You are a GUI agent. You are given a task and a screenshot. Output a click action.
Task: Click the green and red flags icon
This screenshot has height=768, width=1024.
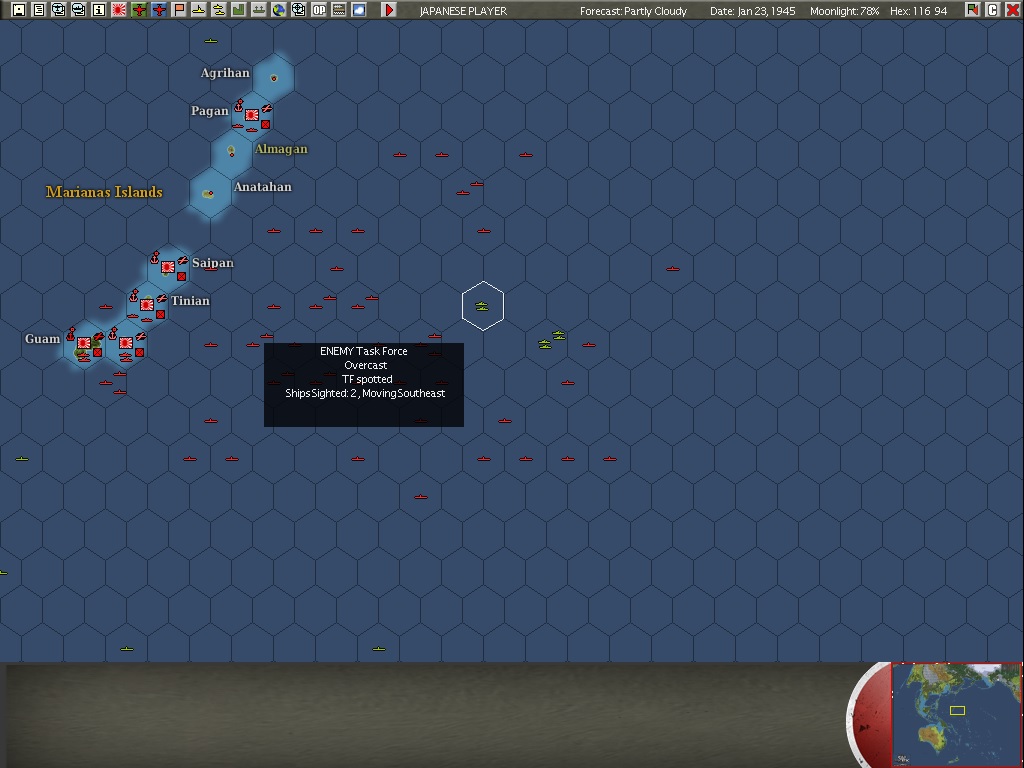(973, 10)
